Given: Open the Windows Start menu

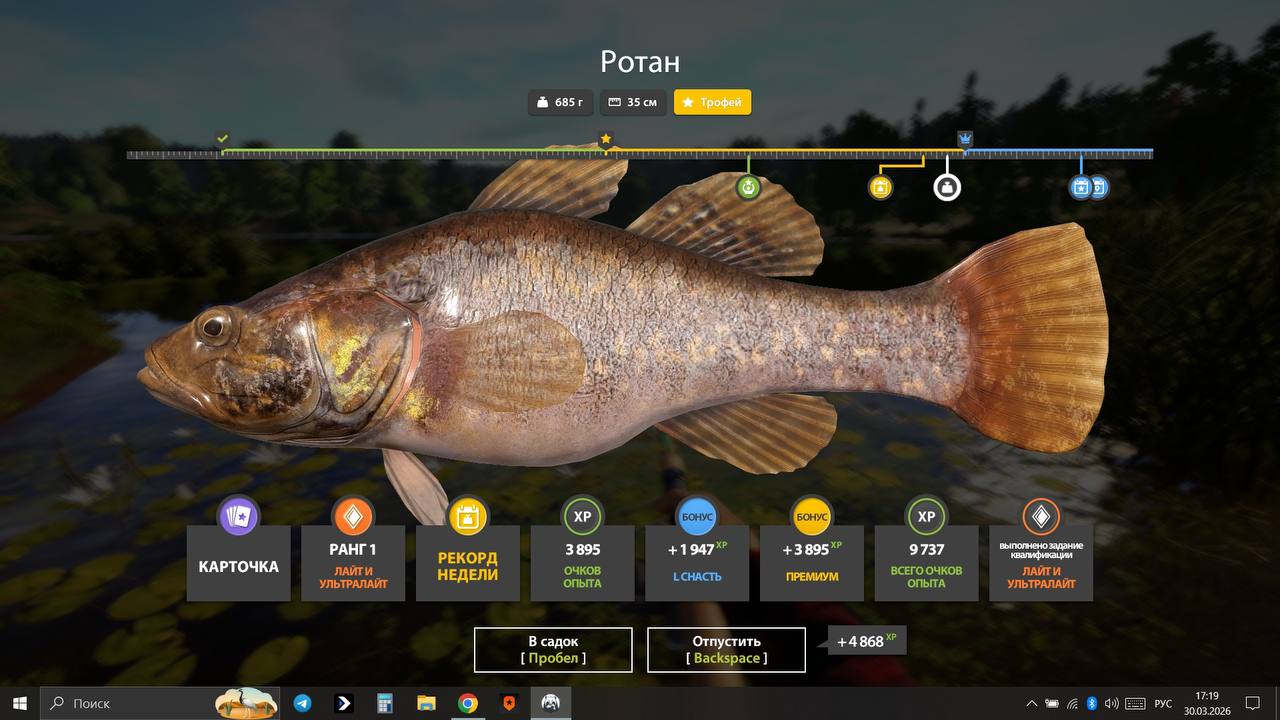Looking at the screenshot, I should [x=19, y=703].
